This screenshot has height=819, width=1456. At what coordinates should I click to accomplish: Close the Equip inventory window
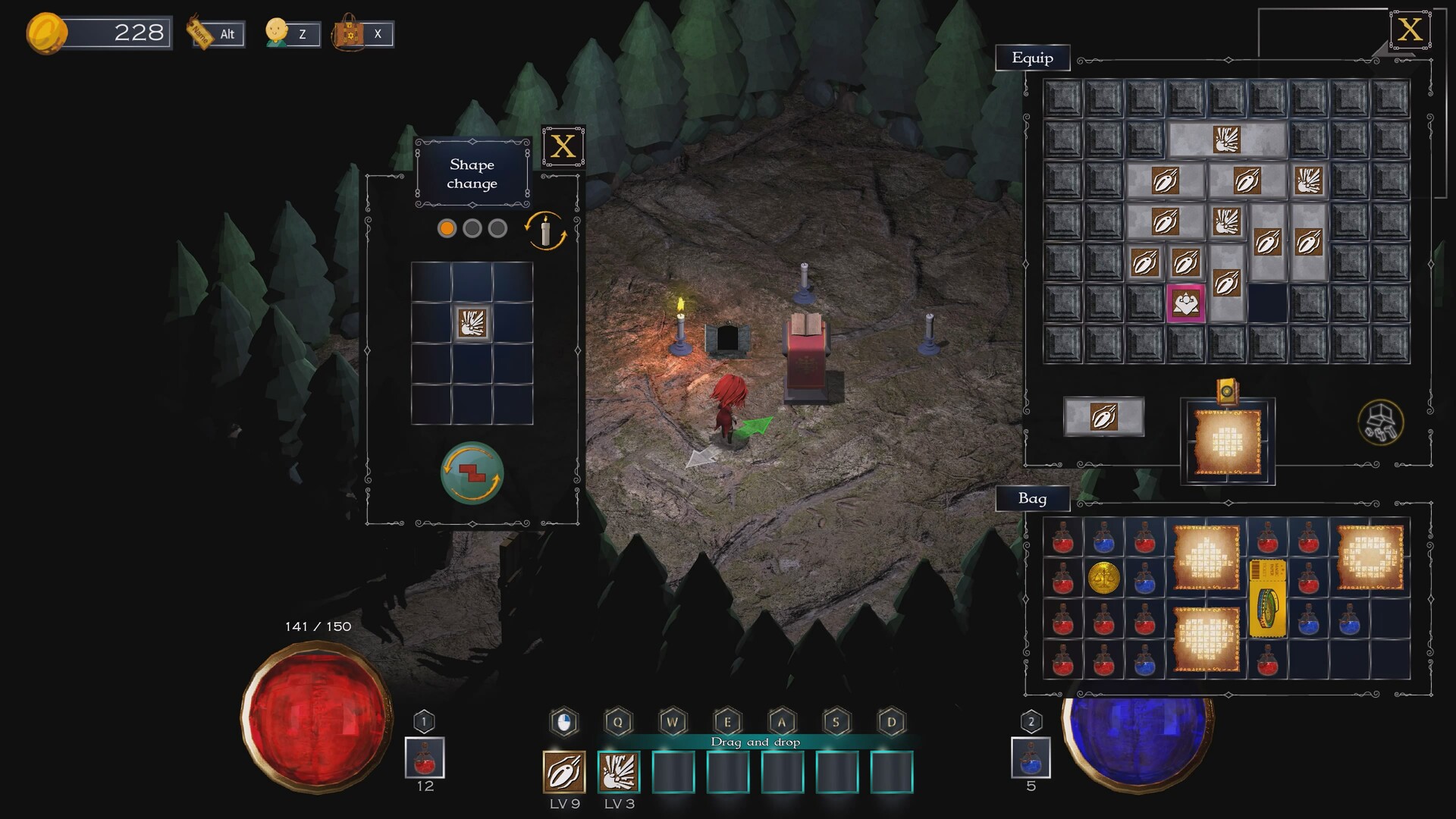pyautogui.click(x=1410, y=30)
